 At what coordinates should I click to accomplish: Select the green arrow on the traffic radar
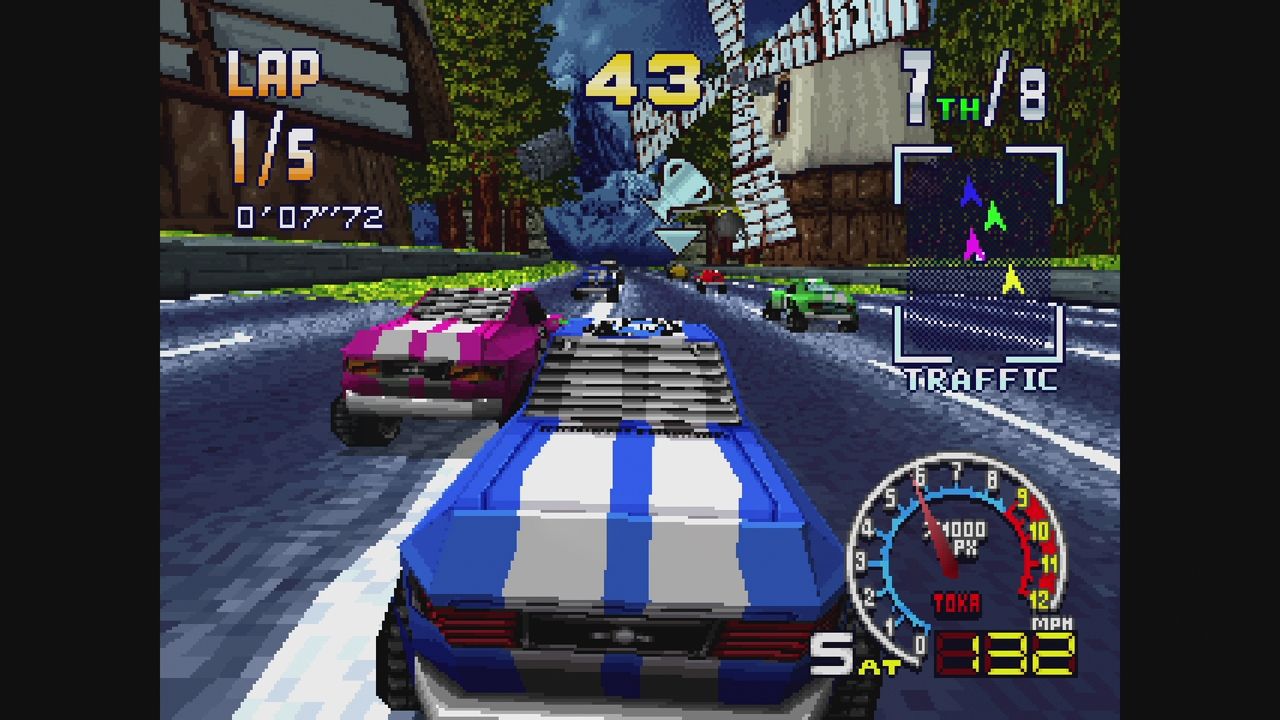point(994,215)
